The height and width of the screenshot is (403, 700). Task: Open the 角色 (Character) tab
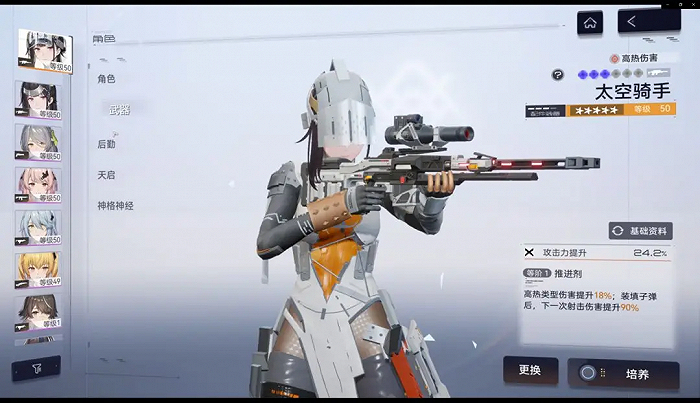pyautogui.click(x=106, y=78)
